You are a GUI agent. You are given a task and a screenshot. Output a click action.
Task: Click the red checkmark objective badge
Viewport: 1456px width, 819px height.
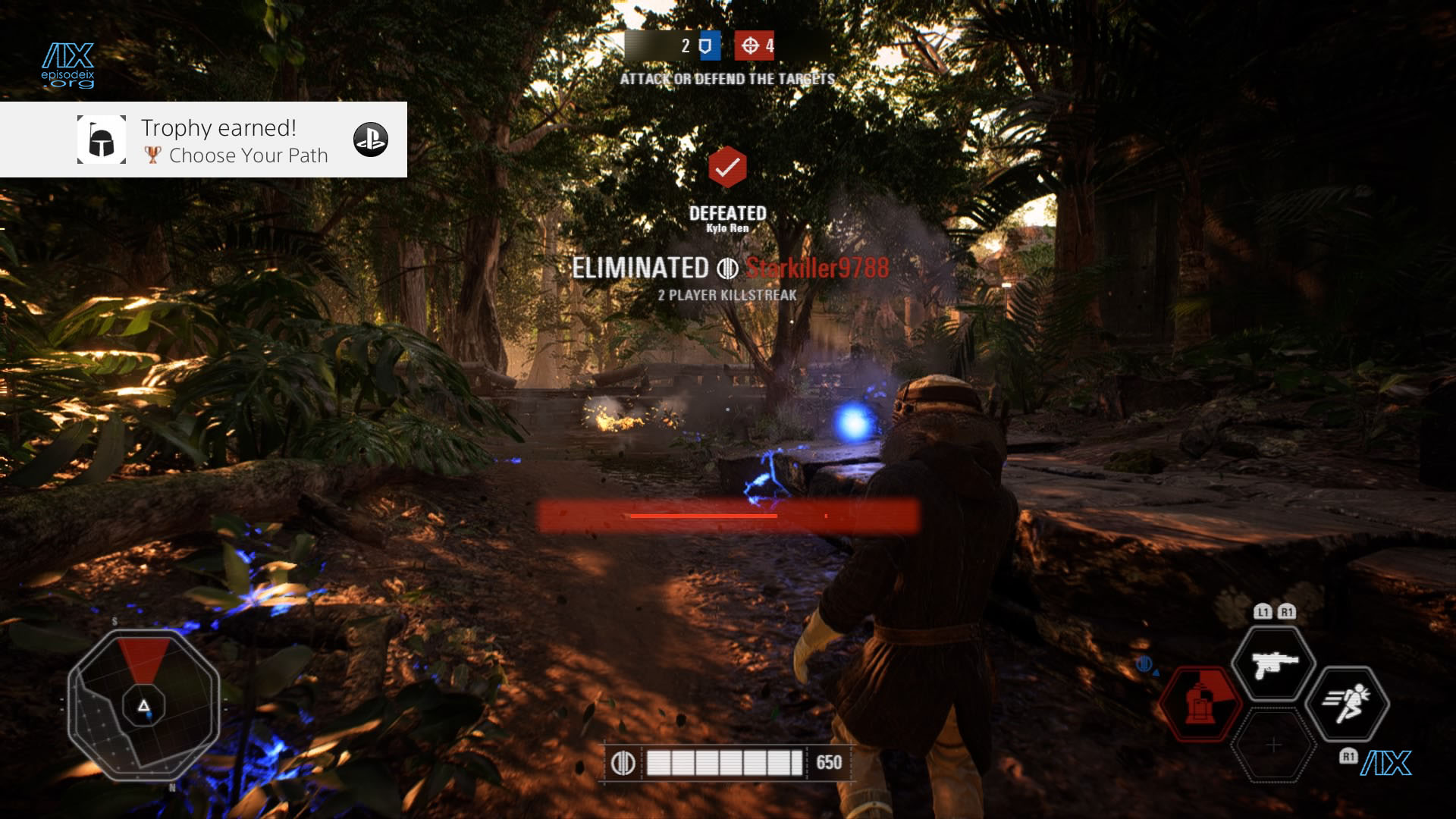pos(727,167)
